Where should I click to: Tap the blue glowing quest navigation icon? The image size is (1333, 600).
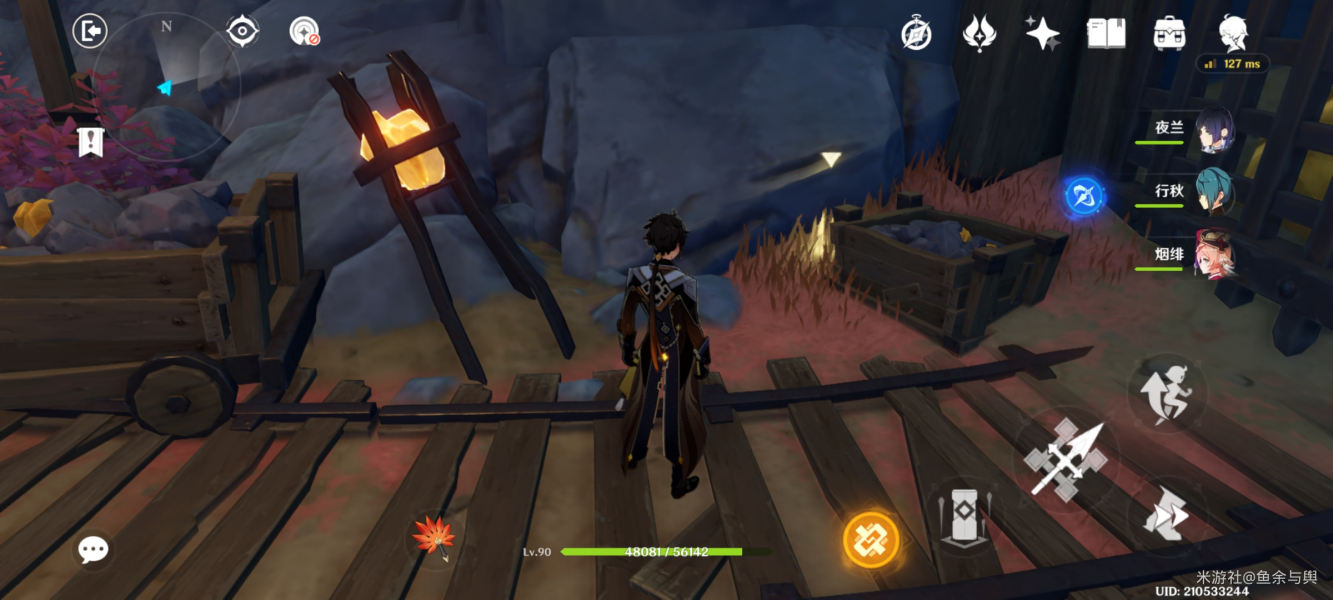(1084, 194)
